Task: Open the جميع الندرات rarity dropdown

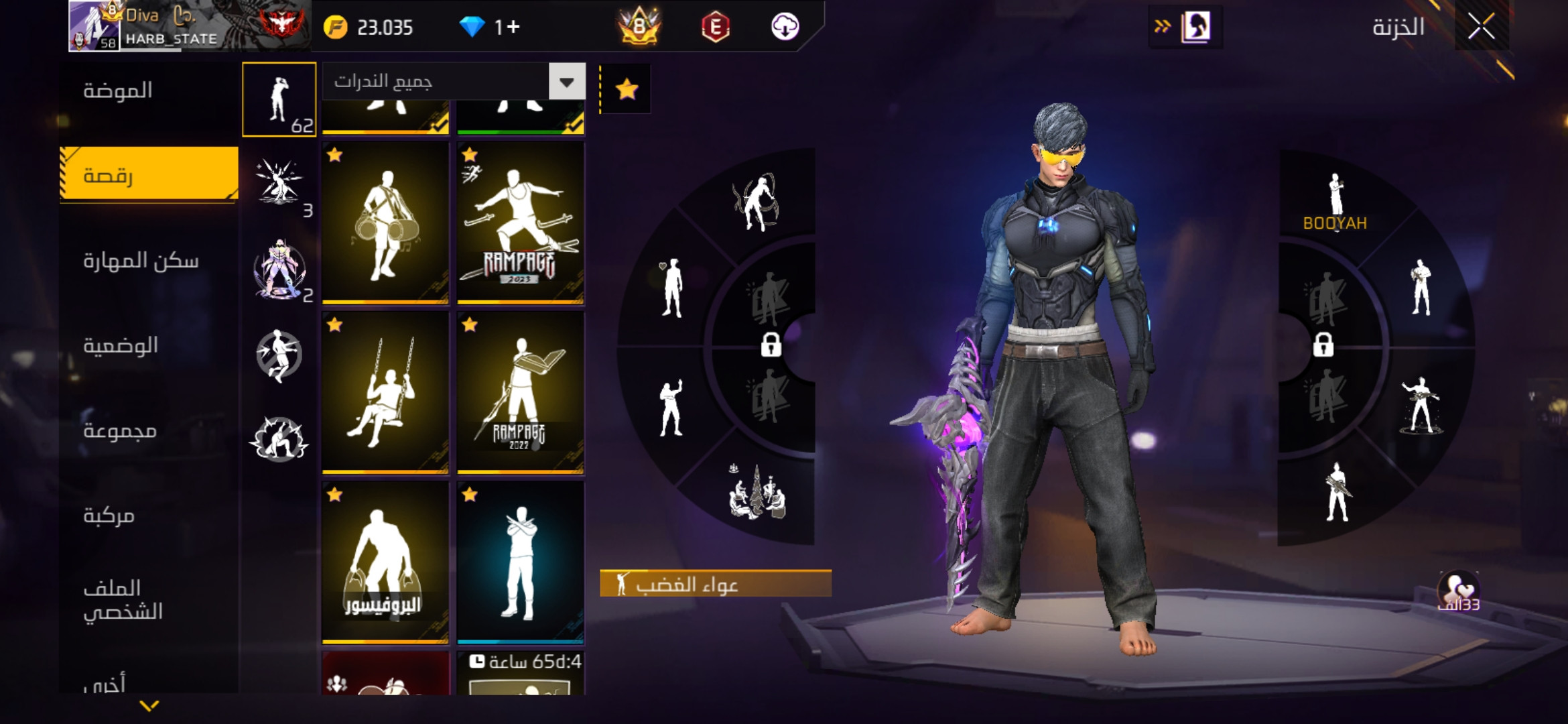Action: tap(567, 82)
